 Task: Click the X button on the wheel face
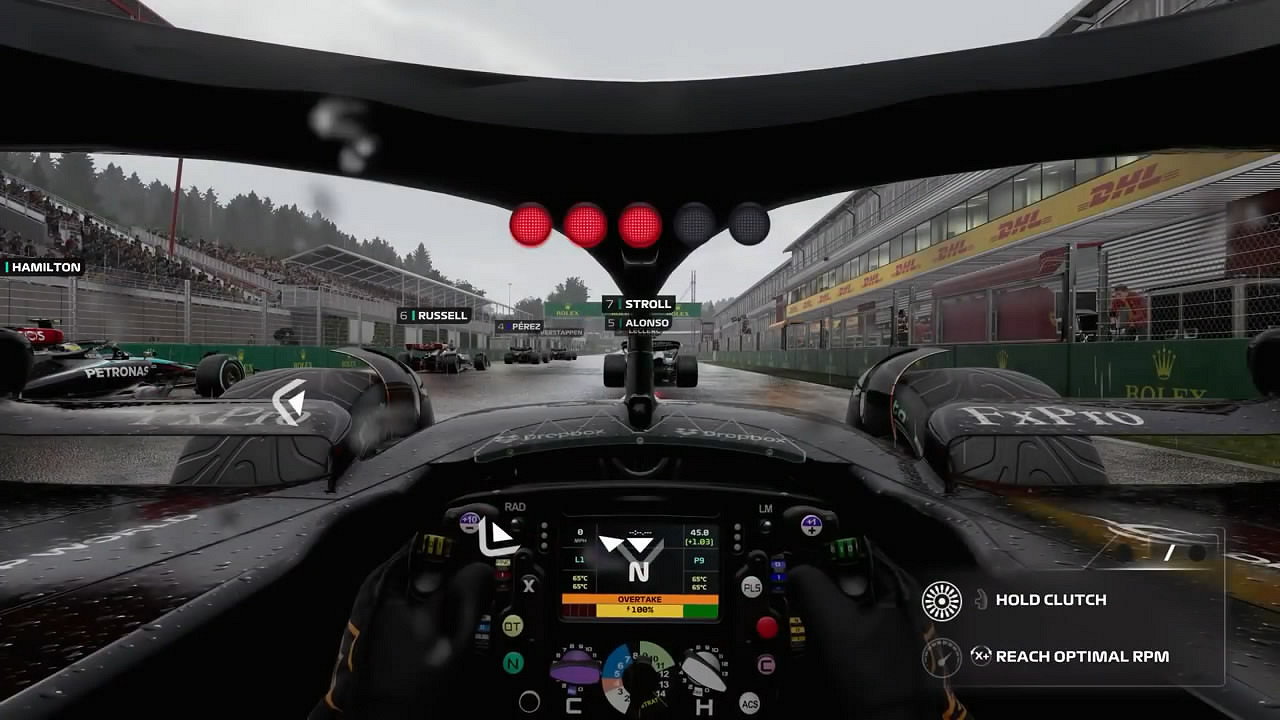(x=528, y=585)
